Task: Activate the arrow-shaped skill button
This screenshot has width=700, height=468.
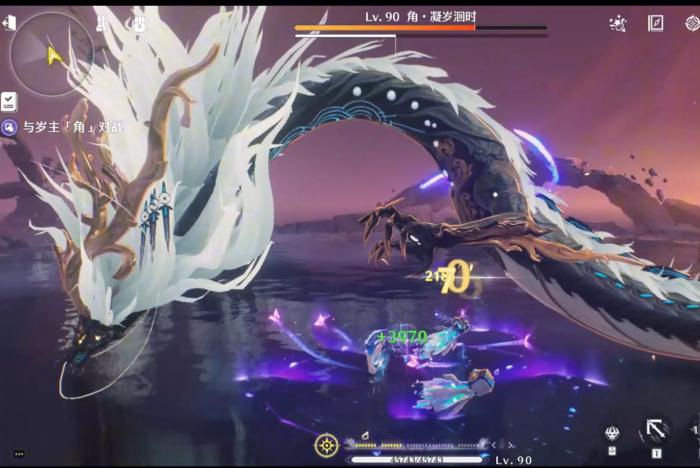Action: point(655,432)
